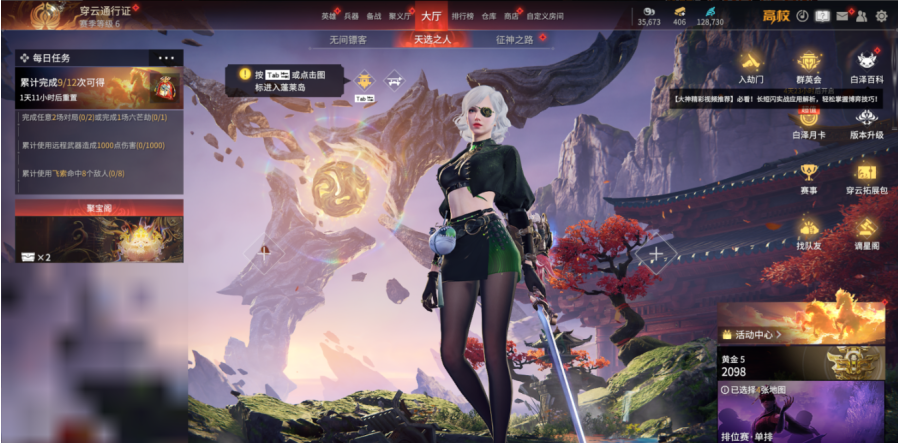The width and height of the screenshot is (900, 443).
Task: Open the 聚宝阁 treasure banner
Action: click(98, 232)
